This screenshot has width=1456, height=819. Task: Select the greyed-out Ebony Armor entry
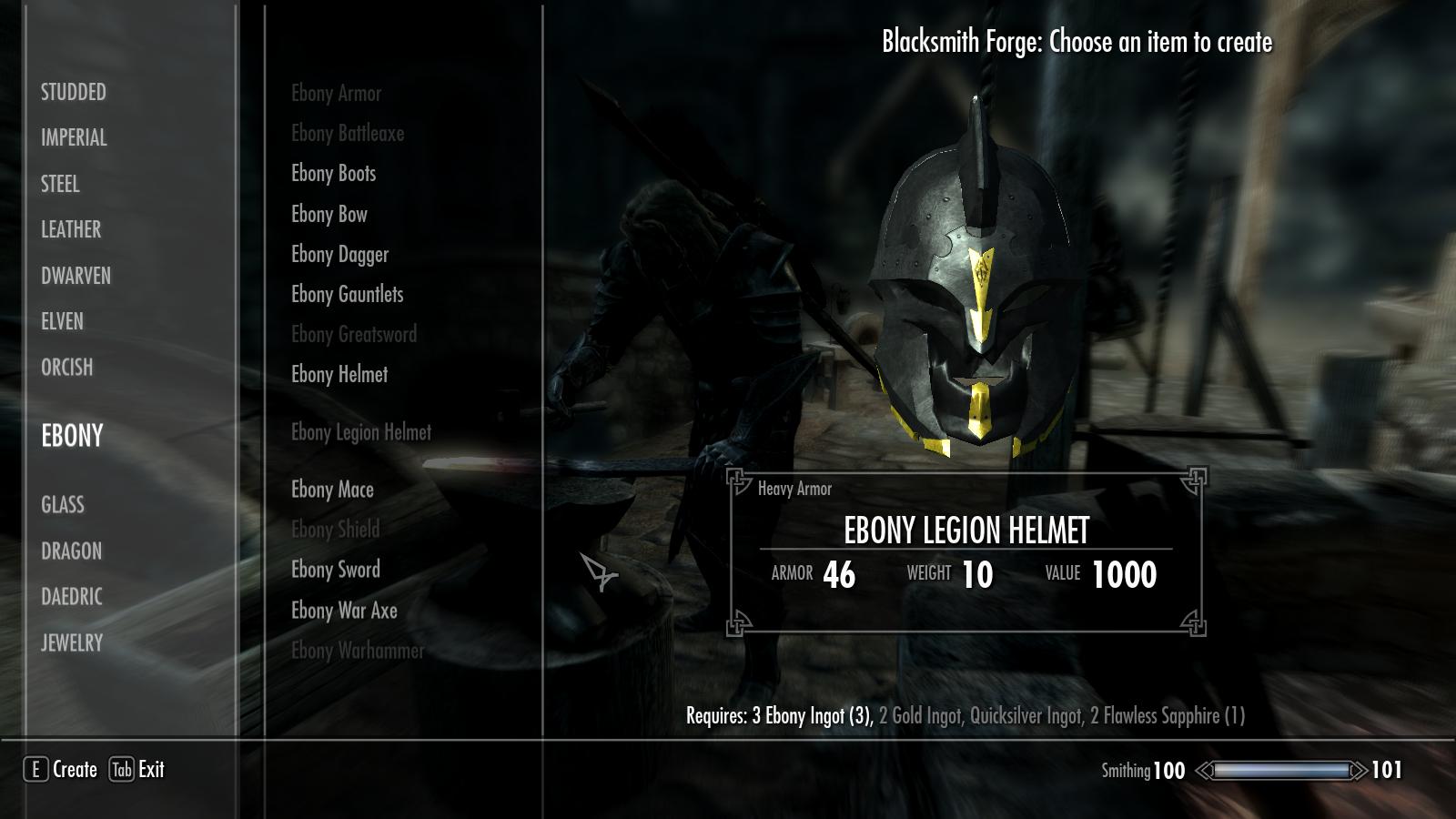pos(336,93)
